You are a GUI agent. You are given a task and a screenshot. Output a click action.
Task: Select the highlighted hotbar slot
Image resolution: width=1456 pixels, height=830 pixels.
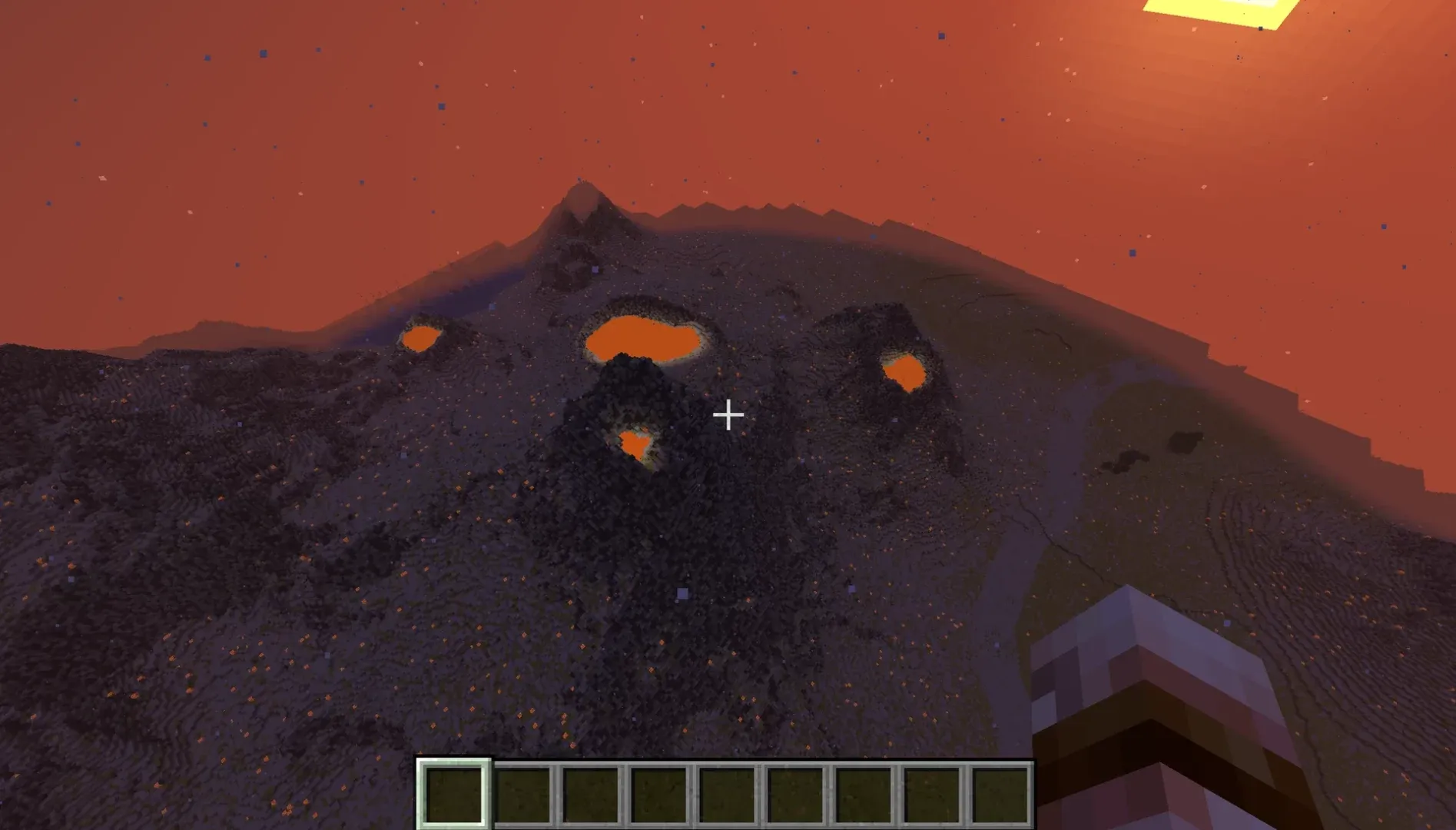pos(453,793)
